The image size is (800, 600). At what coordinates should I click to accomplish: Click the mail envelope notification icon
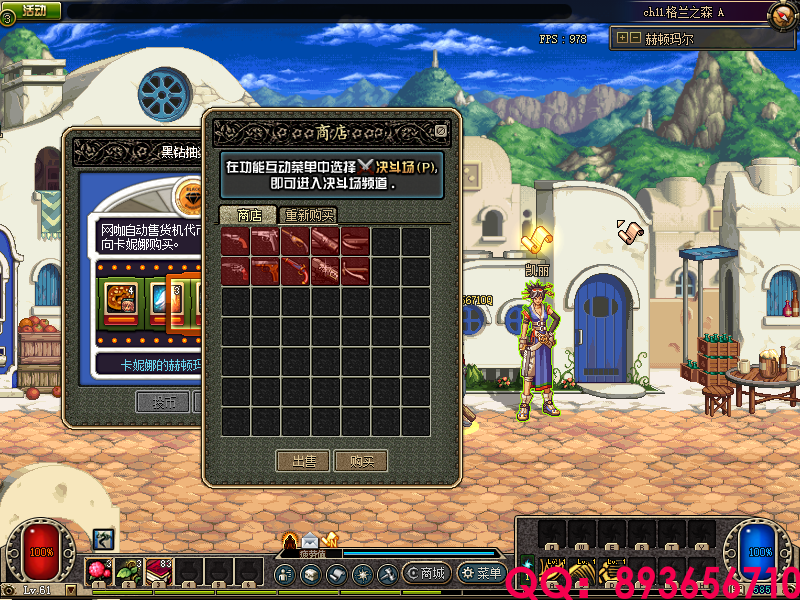(309, 542)
